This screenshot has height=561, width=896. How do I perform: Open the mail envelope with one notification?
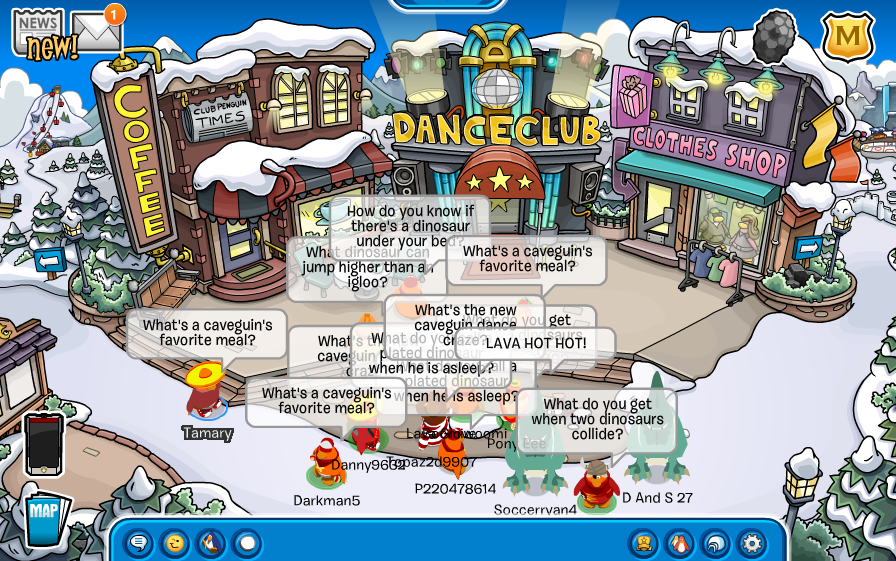click(96, 31)
